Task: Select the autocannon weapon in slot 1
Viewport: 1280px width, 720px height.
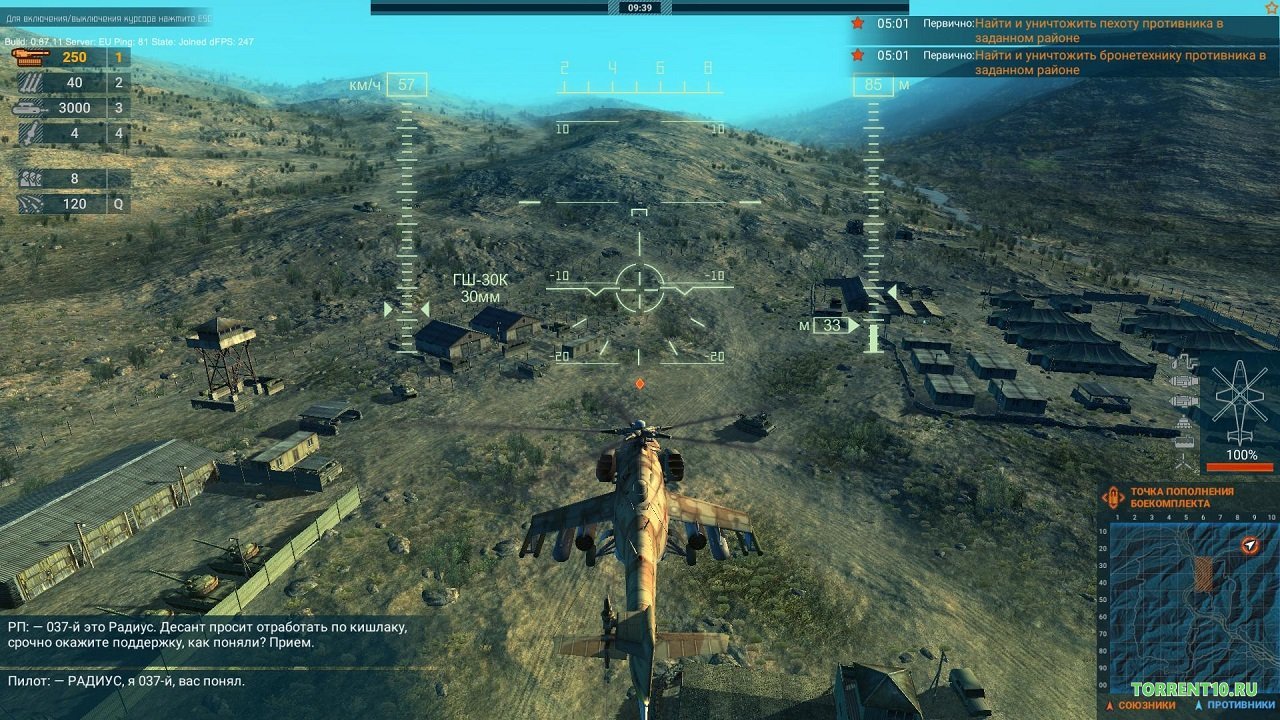Action: [x=30, y=58]
